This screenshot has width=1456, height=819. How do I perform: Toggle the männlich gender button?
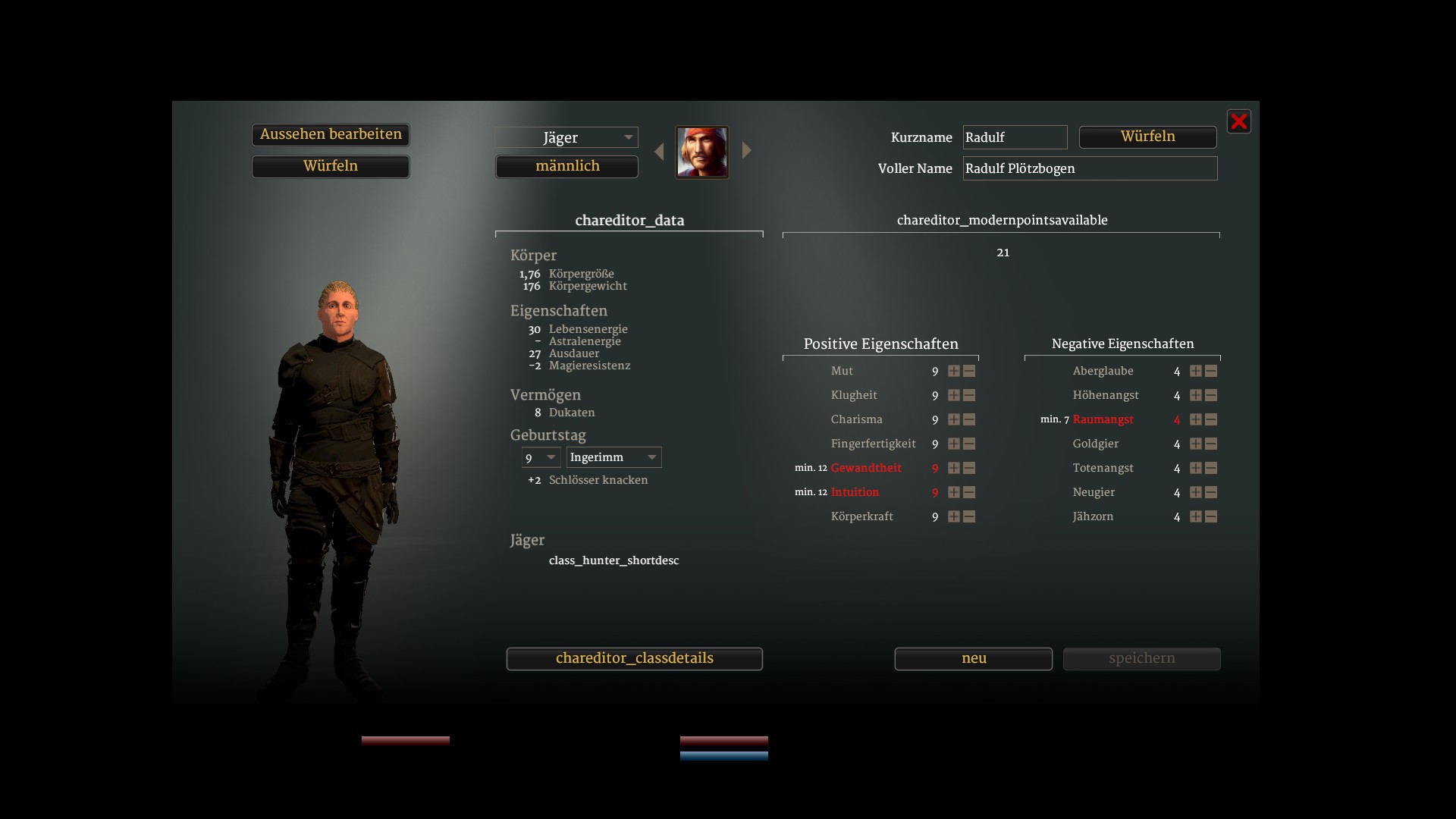[x=566, y=167]
